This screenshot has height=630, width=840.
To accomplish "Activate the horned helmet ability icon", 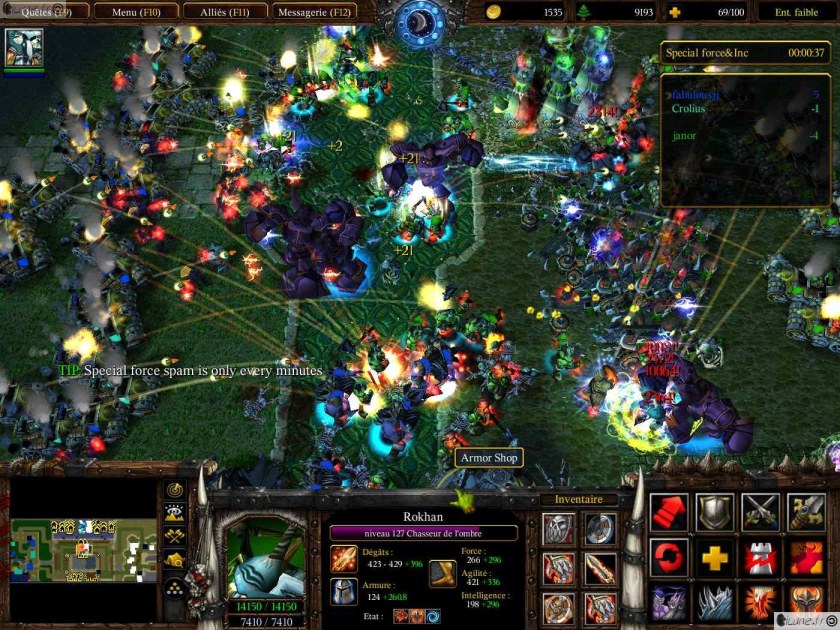I will (806, 602).
